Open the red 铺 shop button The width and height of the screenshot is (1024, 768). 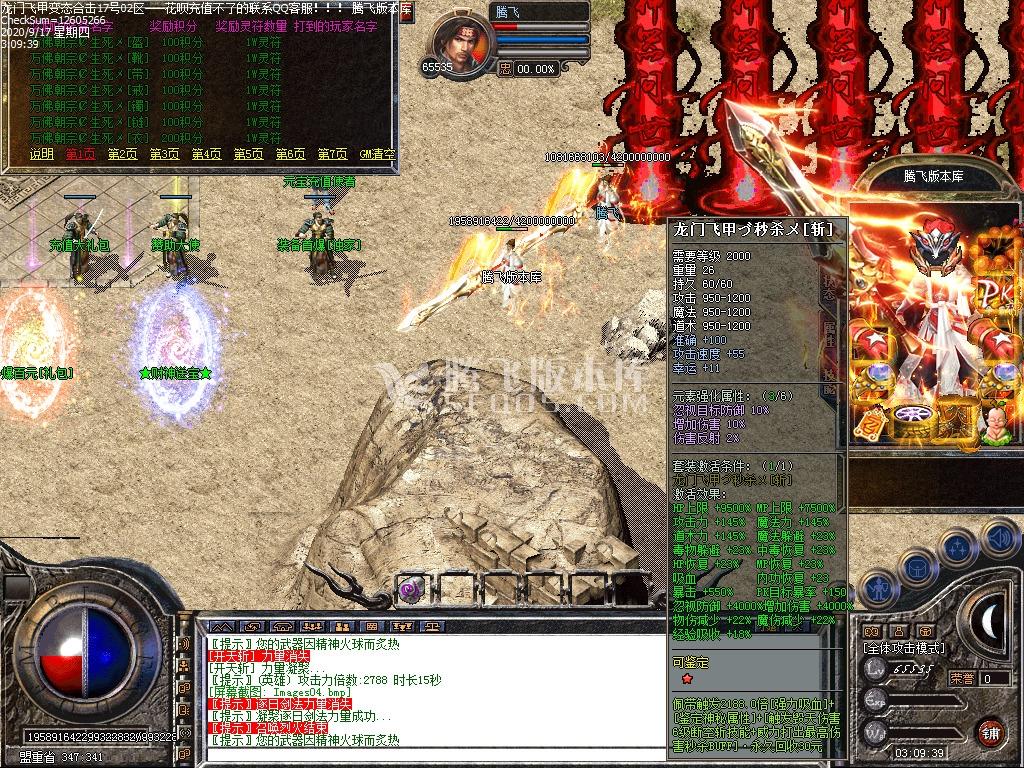[x=989, y=731]
